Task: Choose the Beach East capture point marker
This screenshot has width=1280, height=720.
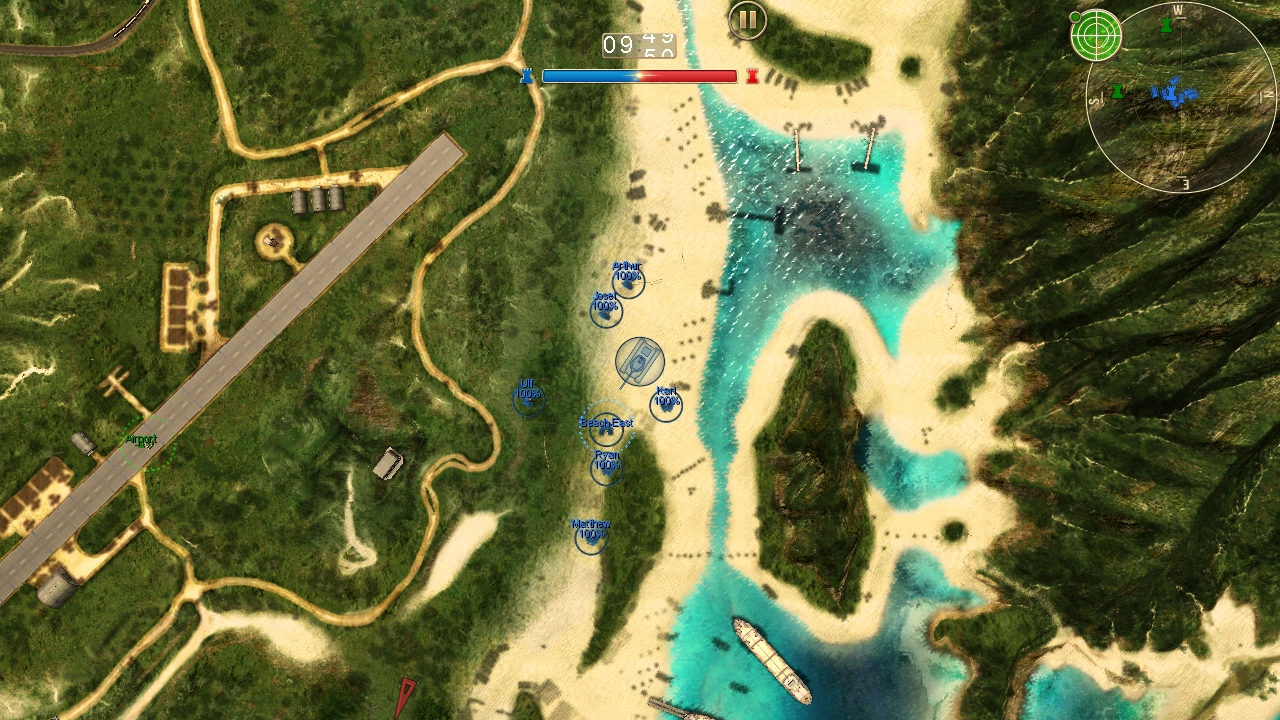Action: (x=606, y=430)
